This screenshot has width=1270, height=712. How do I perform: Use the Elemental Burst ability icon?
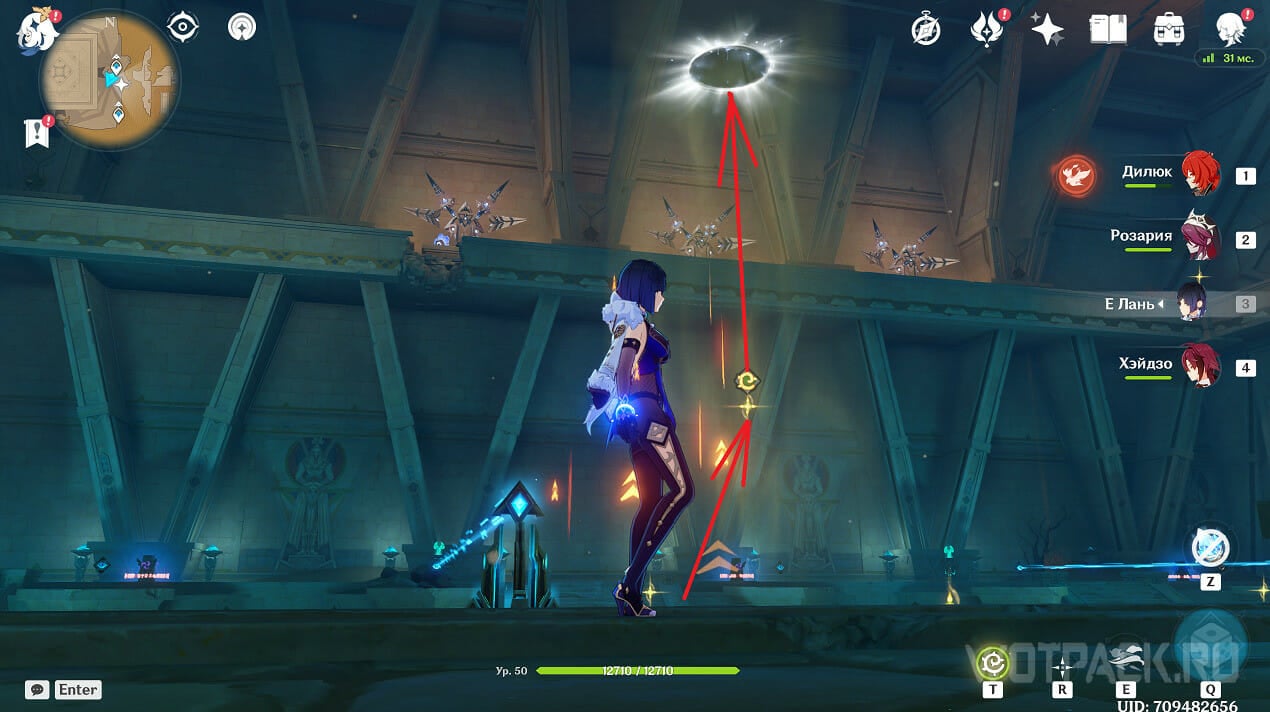tap(1210, 642)
